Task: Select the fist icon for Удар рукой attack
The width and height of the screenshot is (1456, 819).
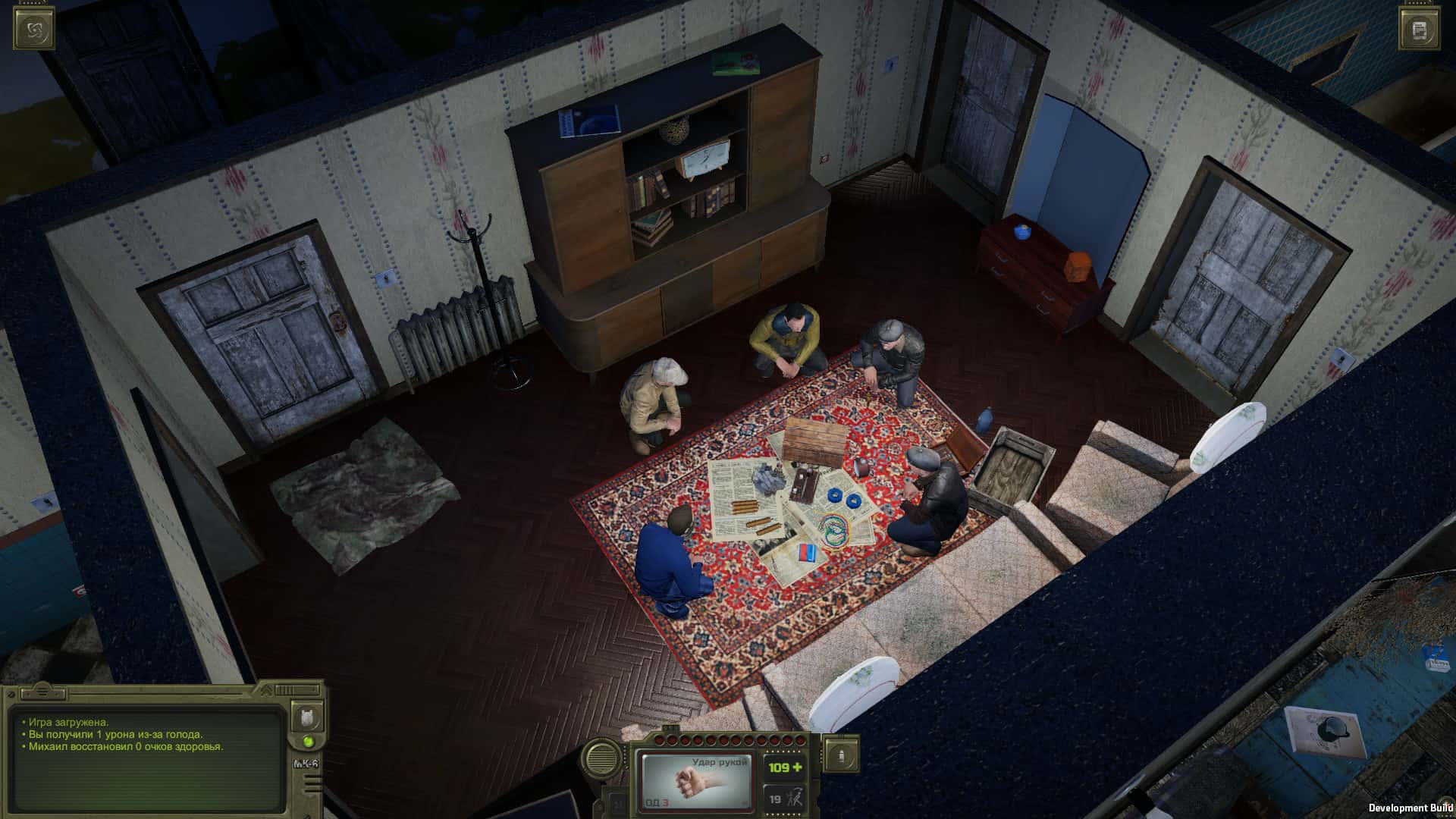Action: pyautogui.click(x=690, y=782)
